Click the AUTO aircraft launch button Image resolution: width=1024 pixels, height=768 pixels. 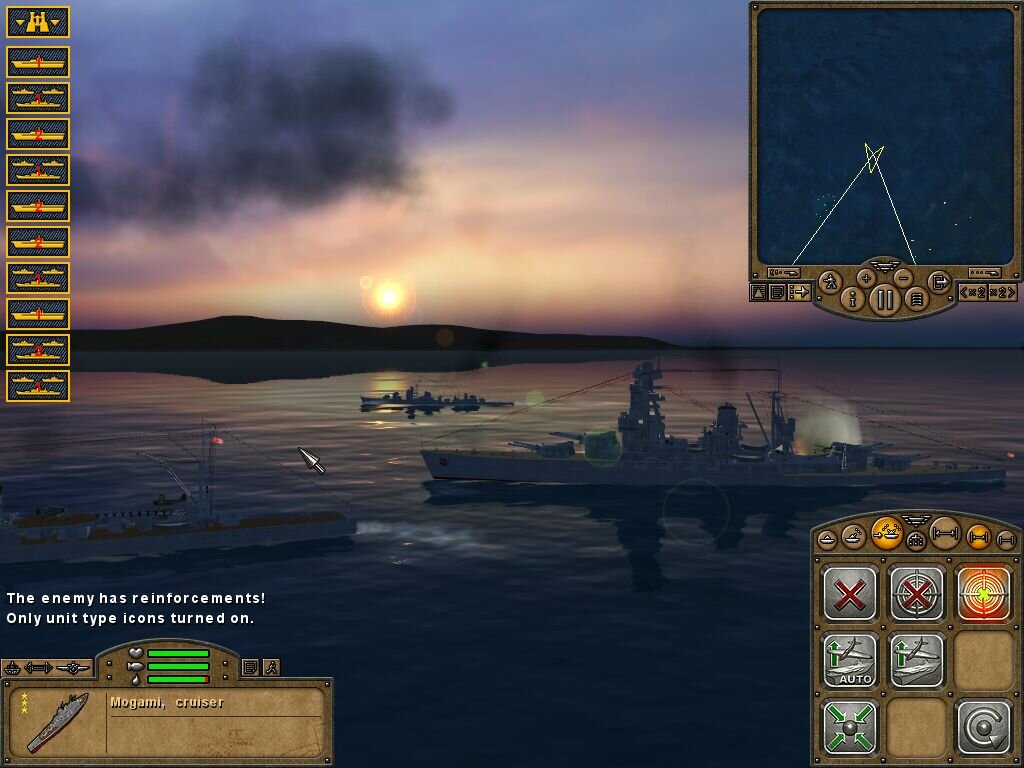(x=850, y=660)
